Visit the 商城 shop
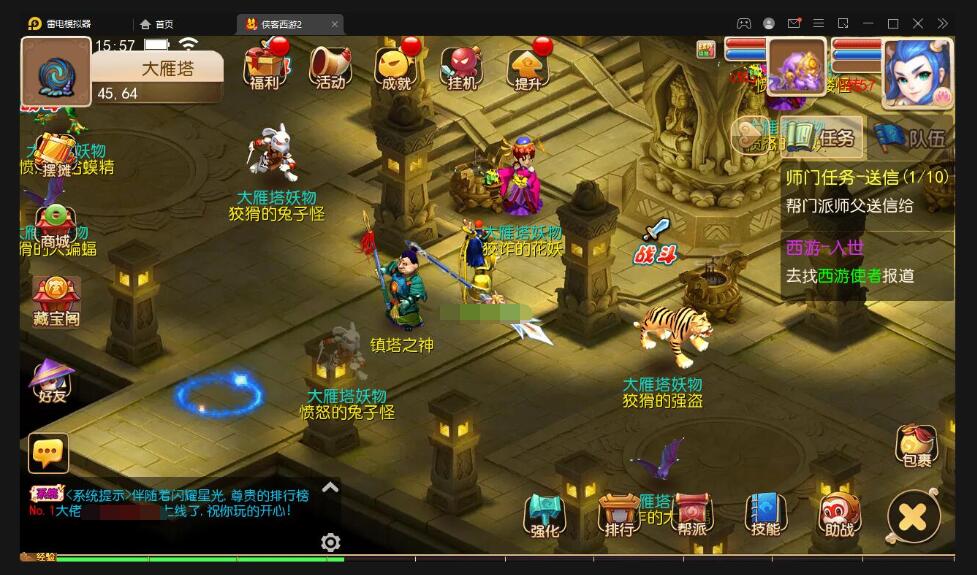Image resolution: width=977 pixels, height=575 pixels. pyautogui.click(x=56, y=225)
